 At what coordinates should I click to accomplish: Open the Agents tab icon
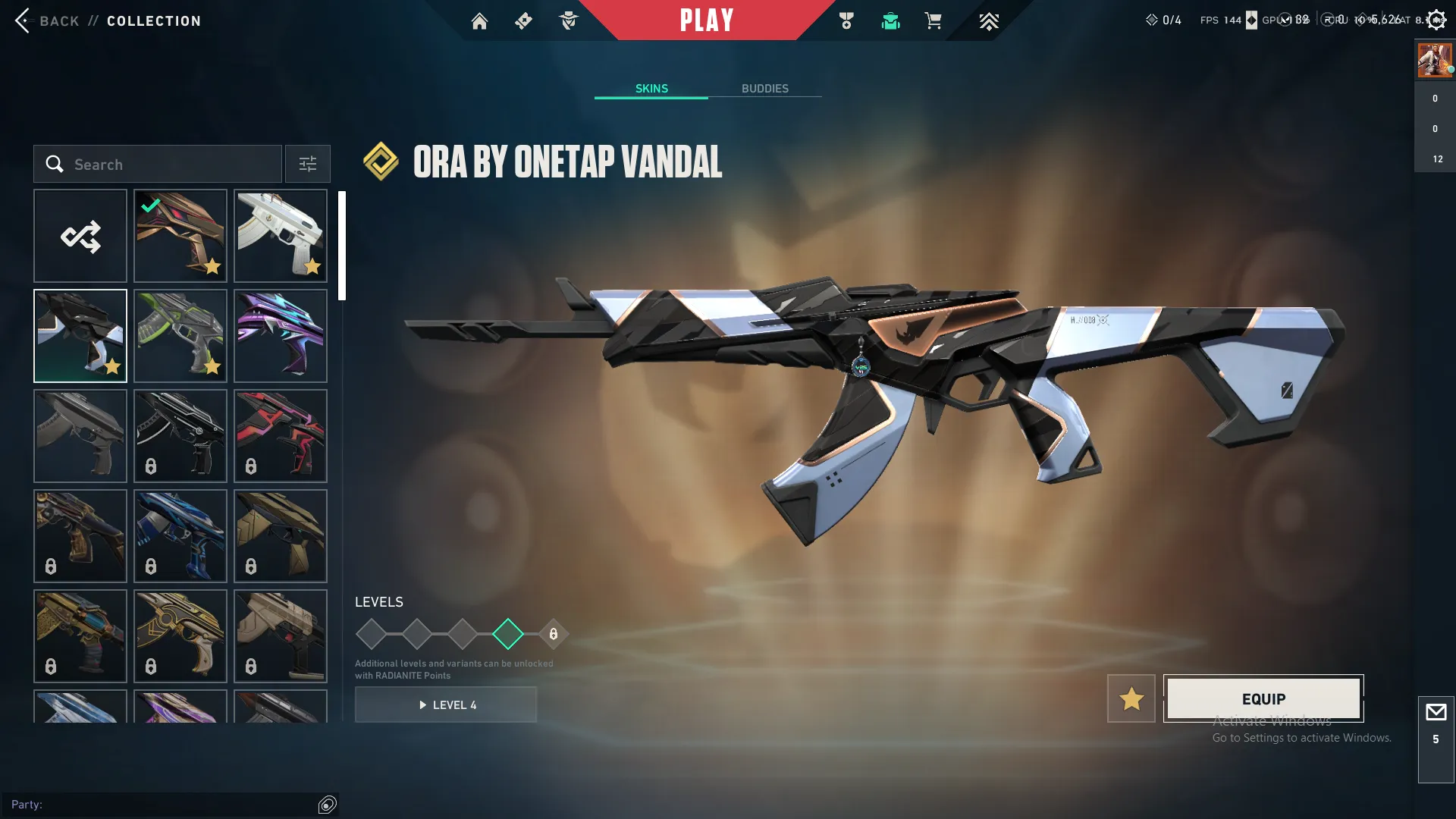pyautogui.click(x=569, y=21)
